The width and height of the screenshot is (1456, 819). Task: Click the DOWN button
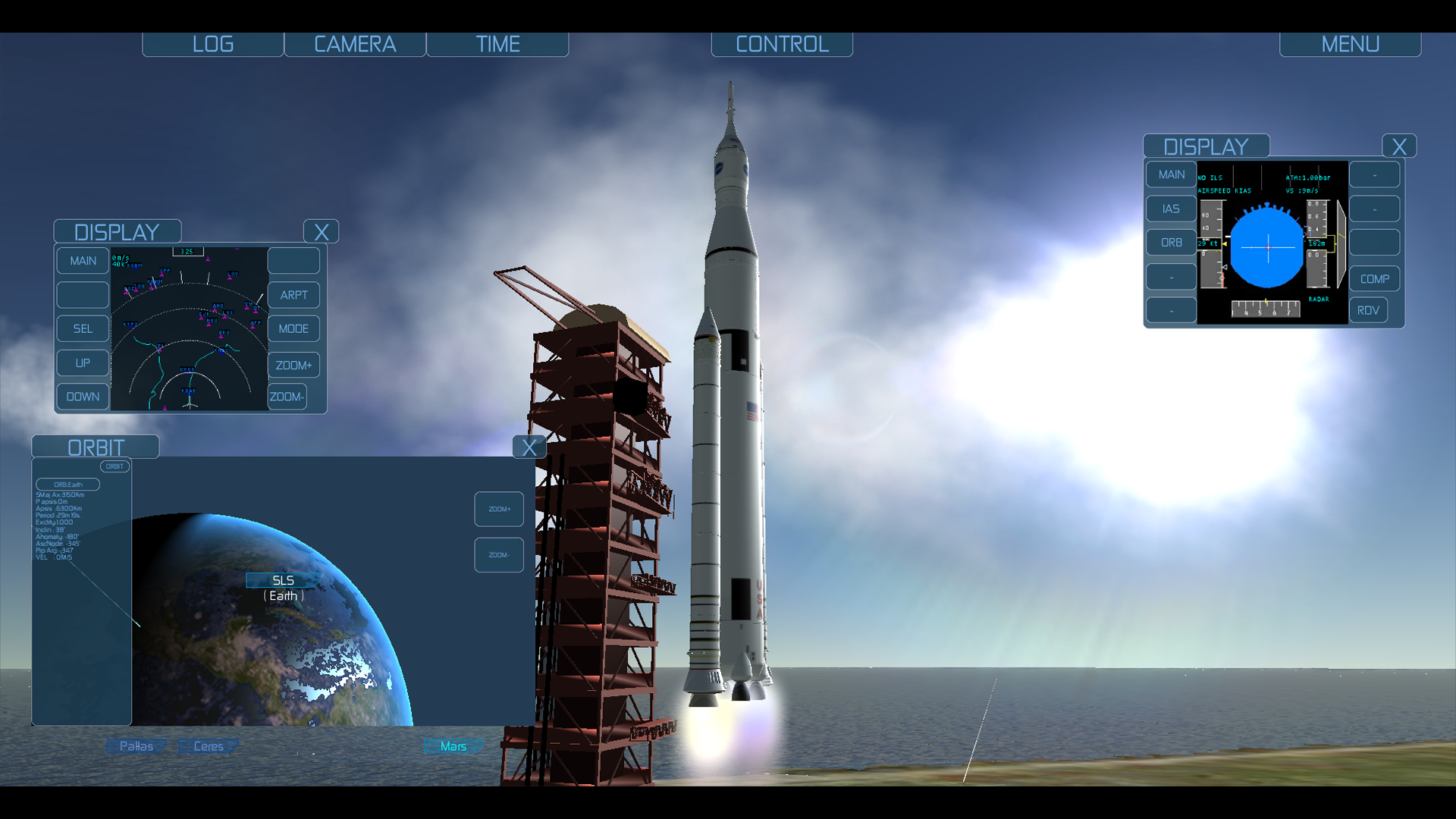pyautogui.click(x=83, y=397)
